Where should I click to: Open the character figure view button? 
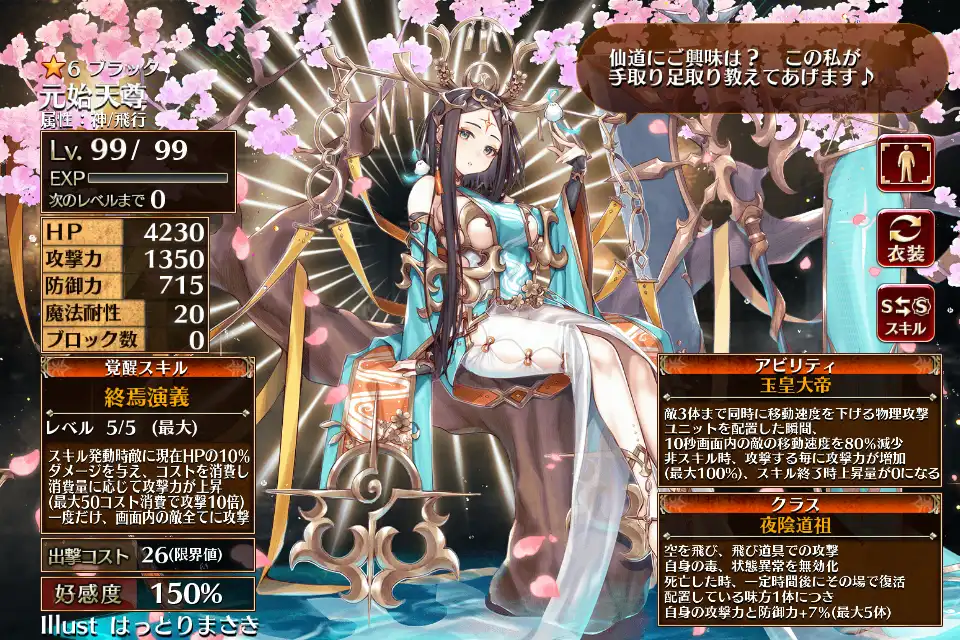coord(905,163)
